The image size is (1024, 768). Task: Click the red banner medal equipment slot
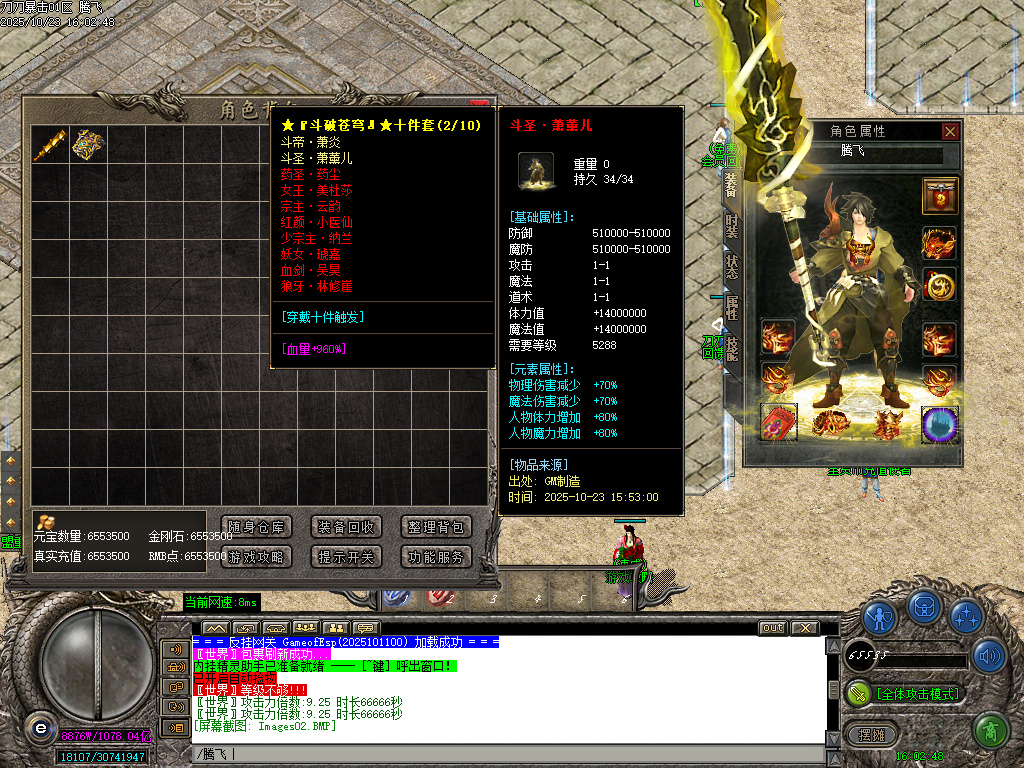click(x=940, y=195)
